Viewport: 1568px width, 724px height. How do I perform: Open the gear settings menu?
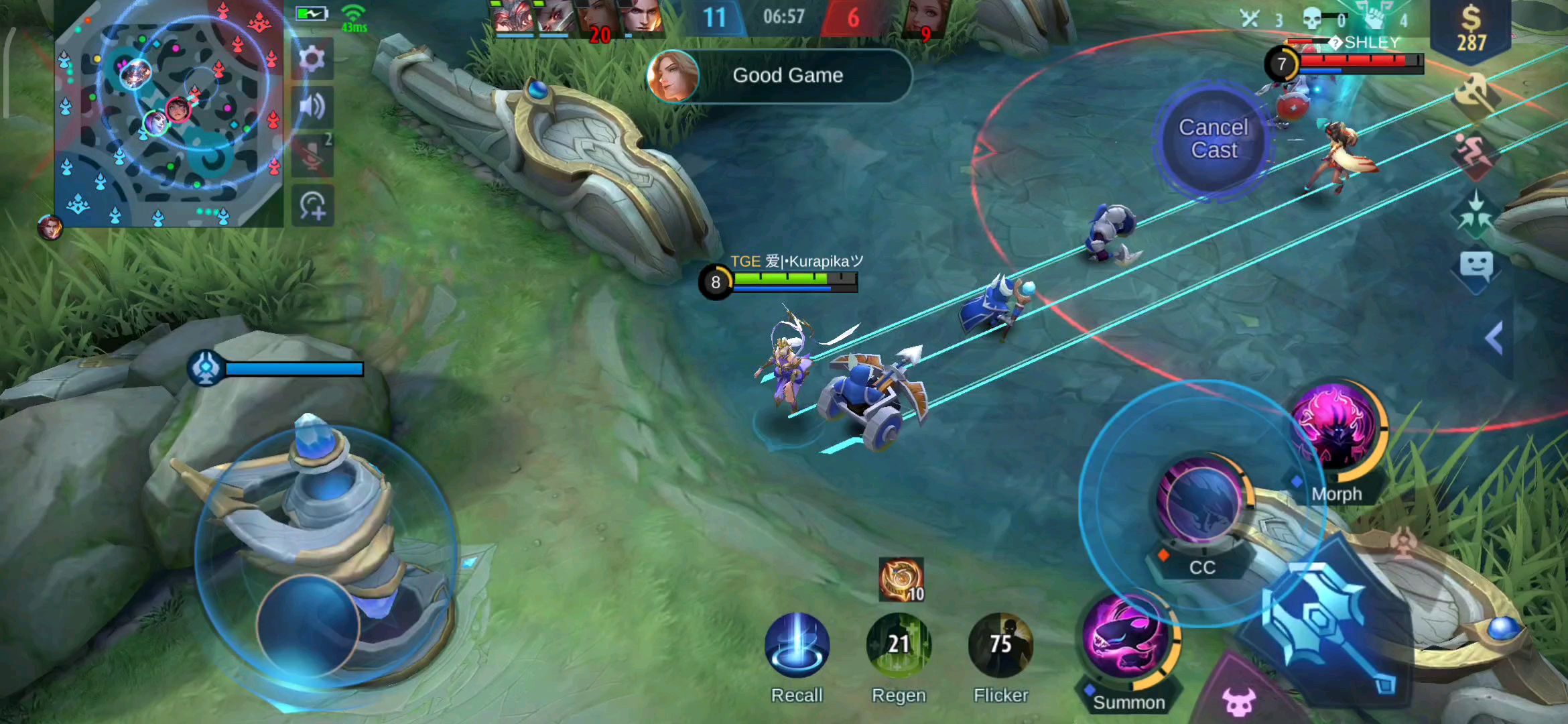(x=312, y=60)
